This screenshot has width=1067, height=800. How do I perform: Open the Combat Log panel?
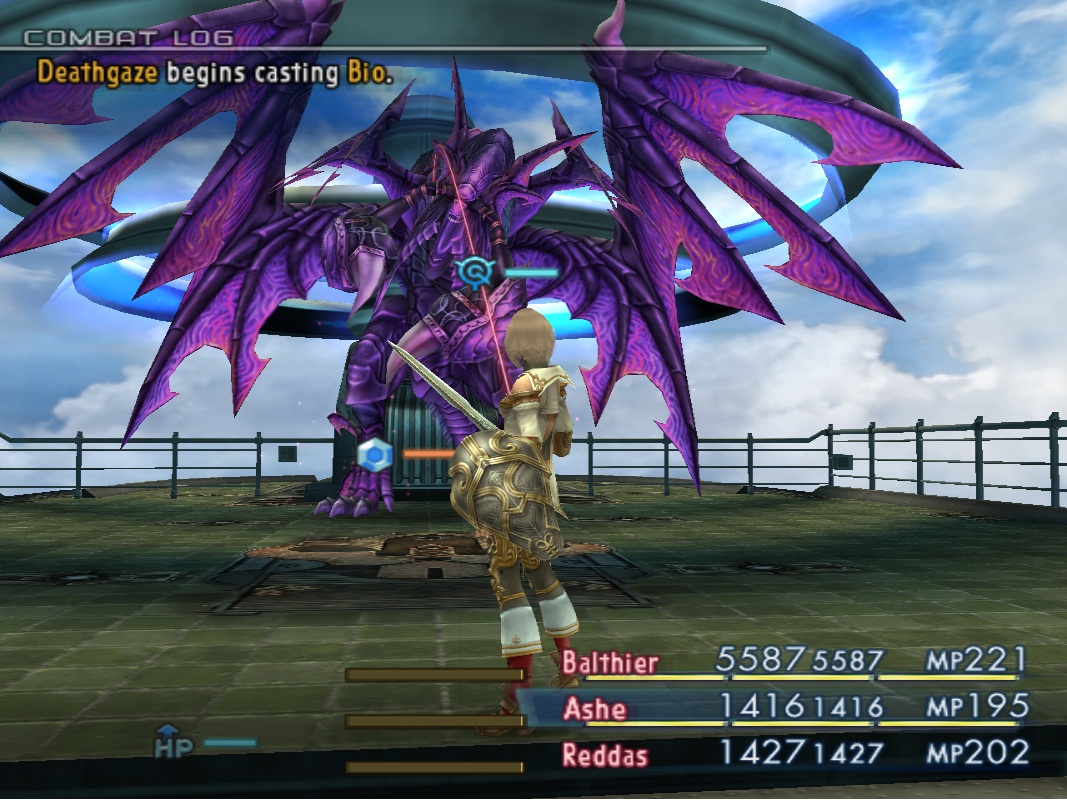128,39
